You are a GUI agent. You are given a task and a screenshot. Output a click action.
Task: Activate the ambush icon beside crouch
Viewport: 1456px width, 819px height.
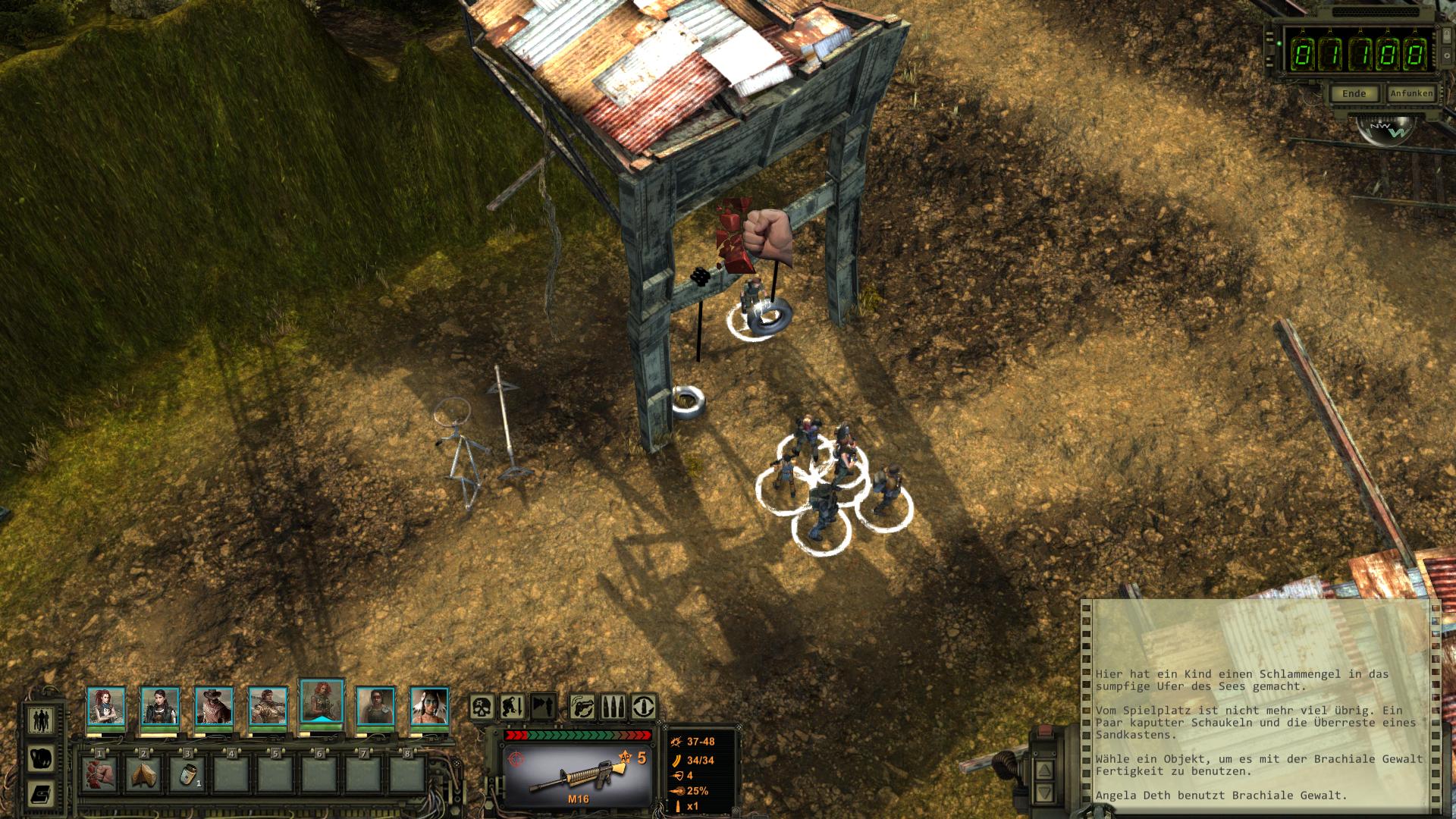(x=543, y=707)
